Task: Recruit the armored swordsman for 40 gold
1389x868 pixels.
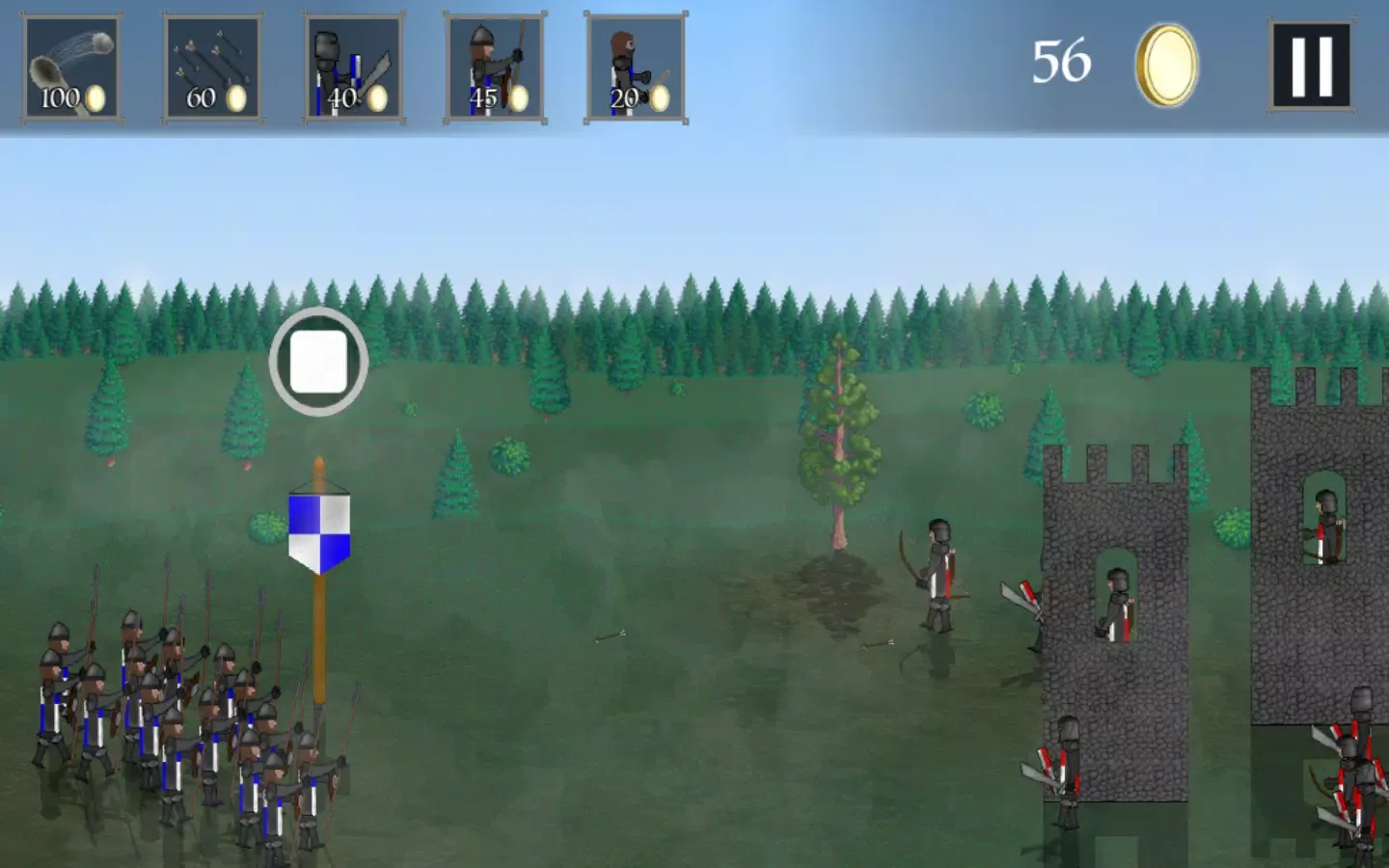Action: pos(352,65)
